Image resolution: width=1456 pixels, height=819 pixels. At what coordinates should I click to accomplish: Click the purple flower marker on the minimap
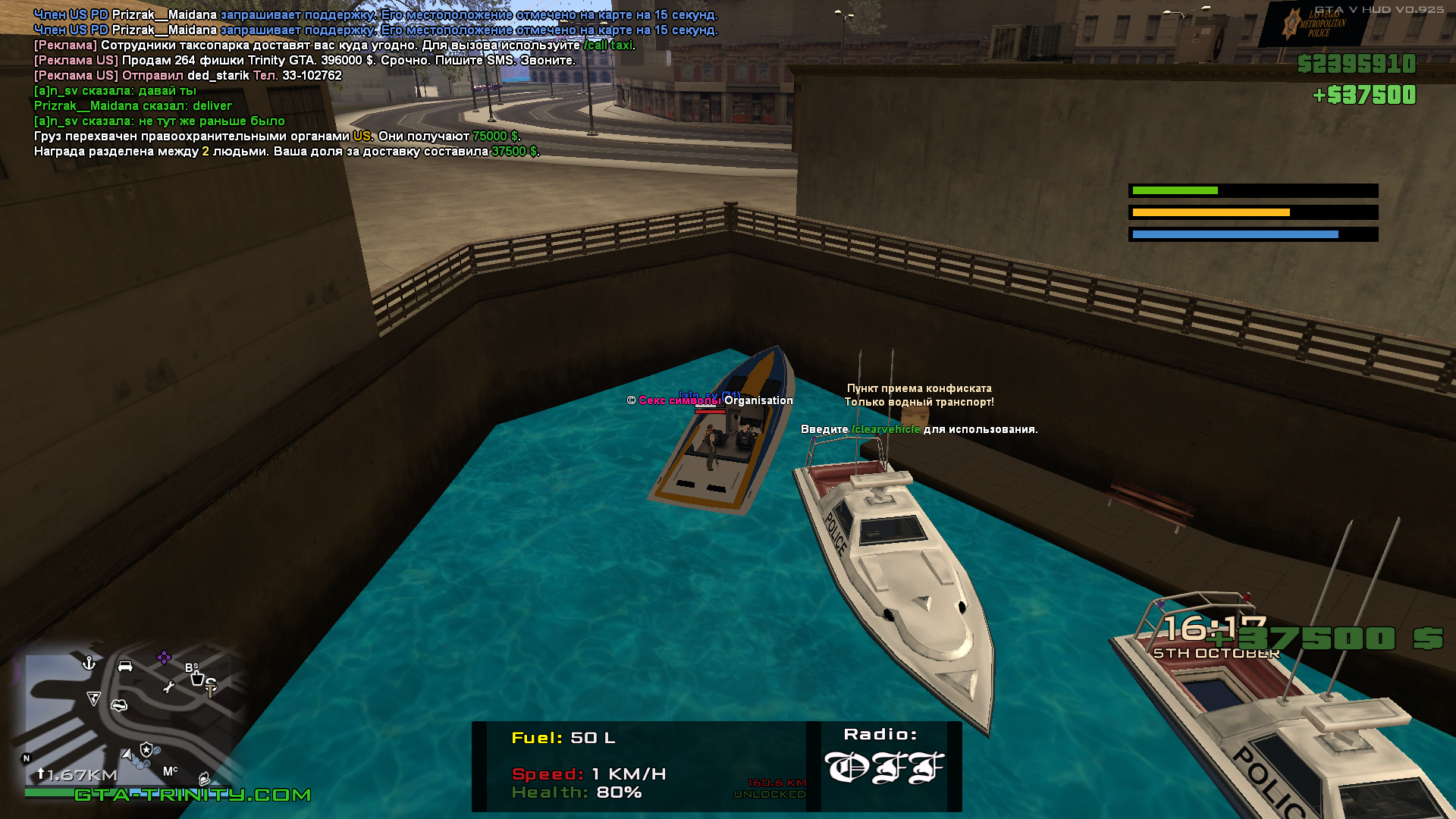pyautogui.click(x=164, y=657)
